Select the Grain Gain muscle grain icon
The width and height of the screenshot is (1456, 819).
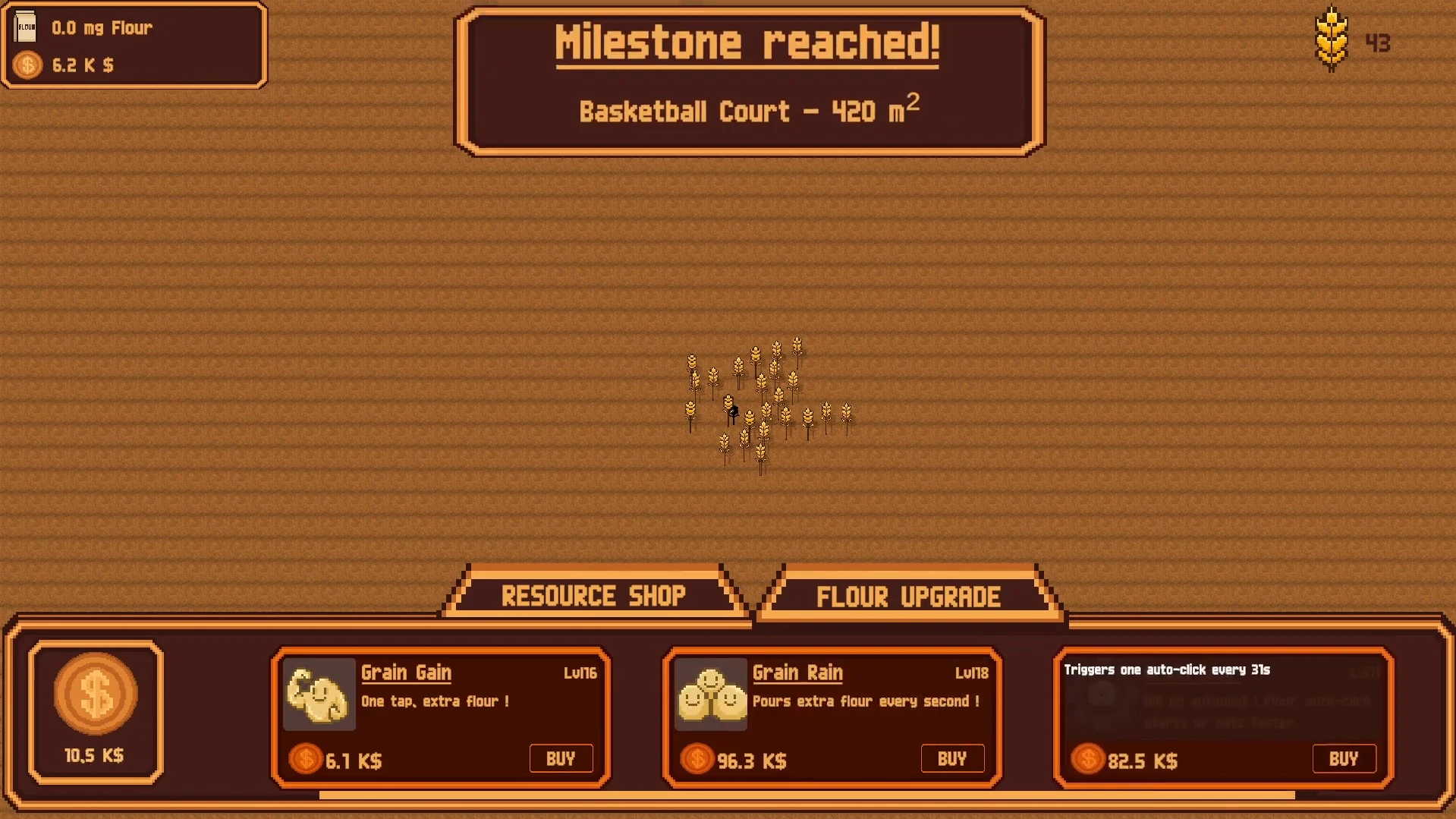[x=319, y=694]
